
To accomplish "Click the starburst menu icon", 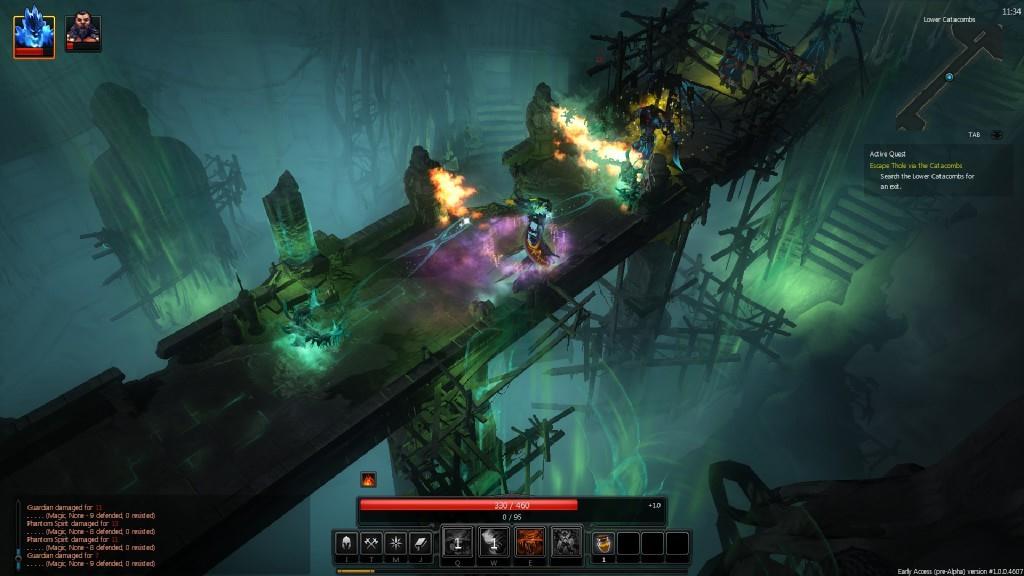I will (395, 543).
